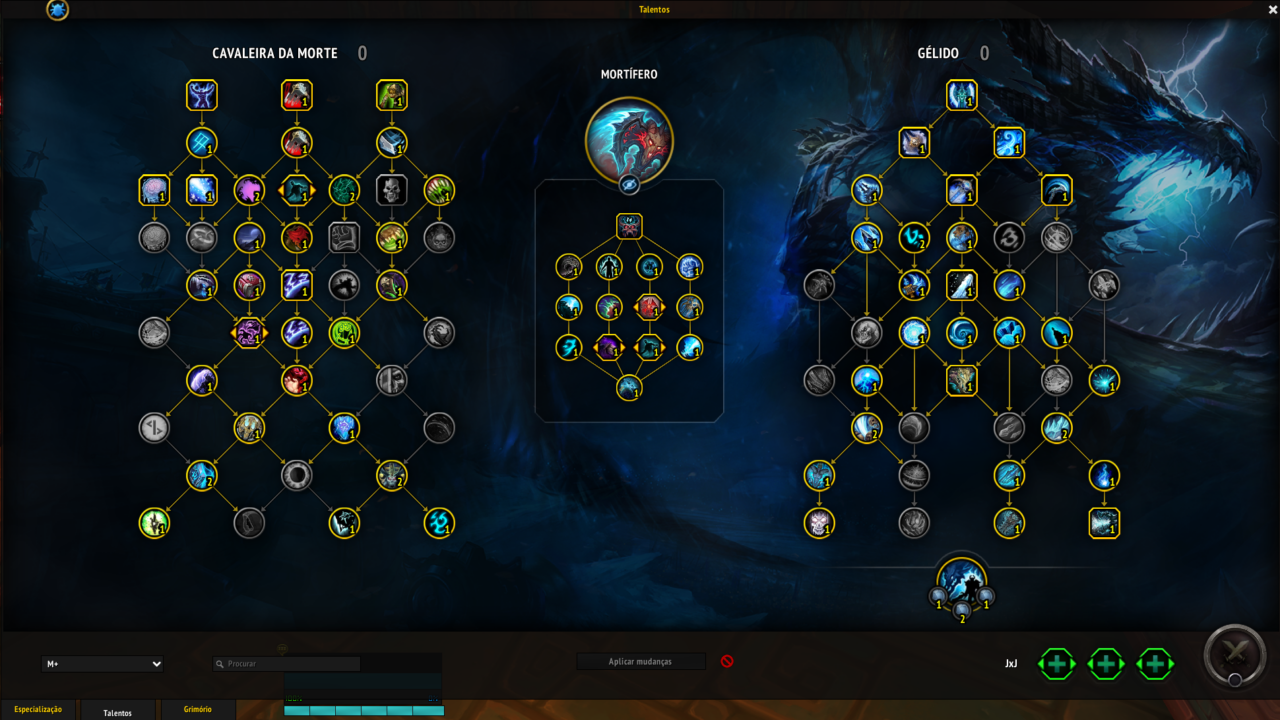Click the blue emblem in the title bar
The height and width of the screenshot is (720, 1280).
[58, 10]
